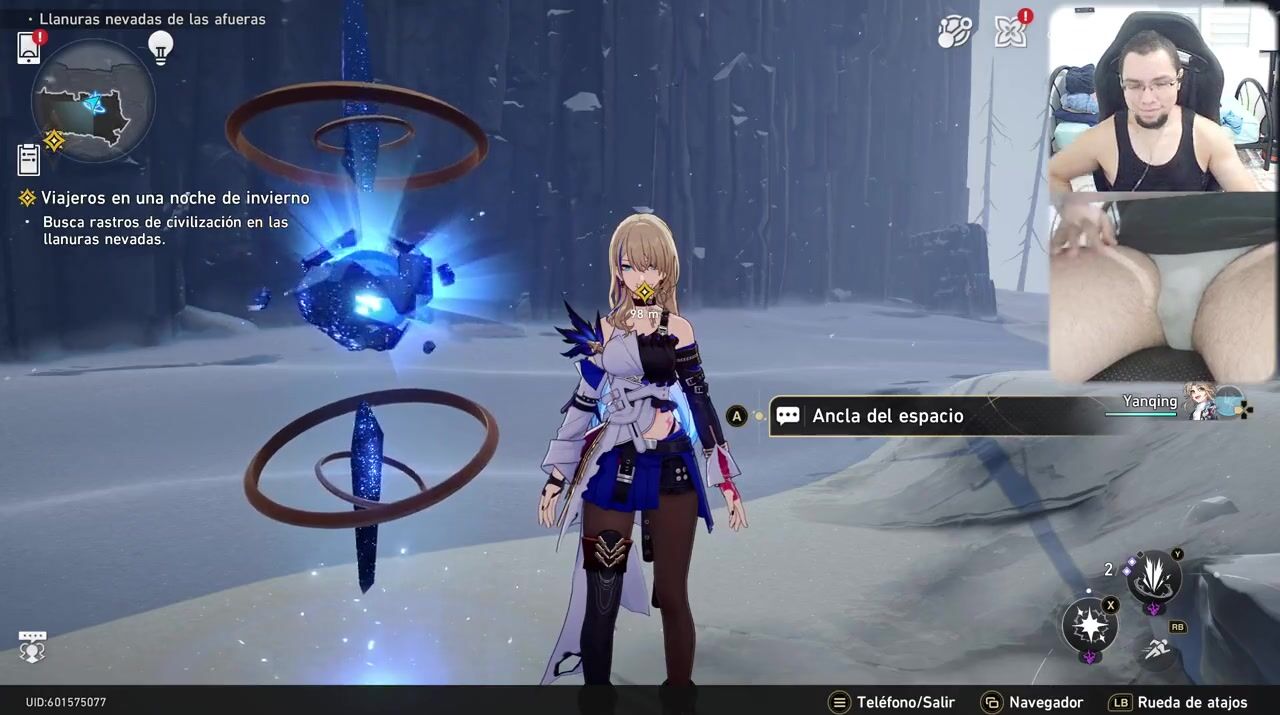Open the icon left of the flower icon

955,32
